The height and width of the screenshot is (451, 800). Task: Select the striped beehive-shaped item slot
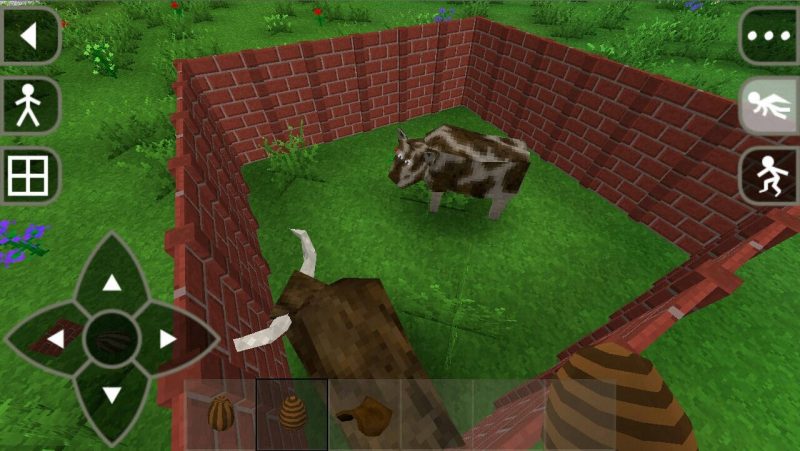pyautogui.click(x=292, y=412)
